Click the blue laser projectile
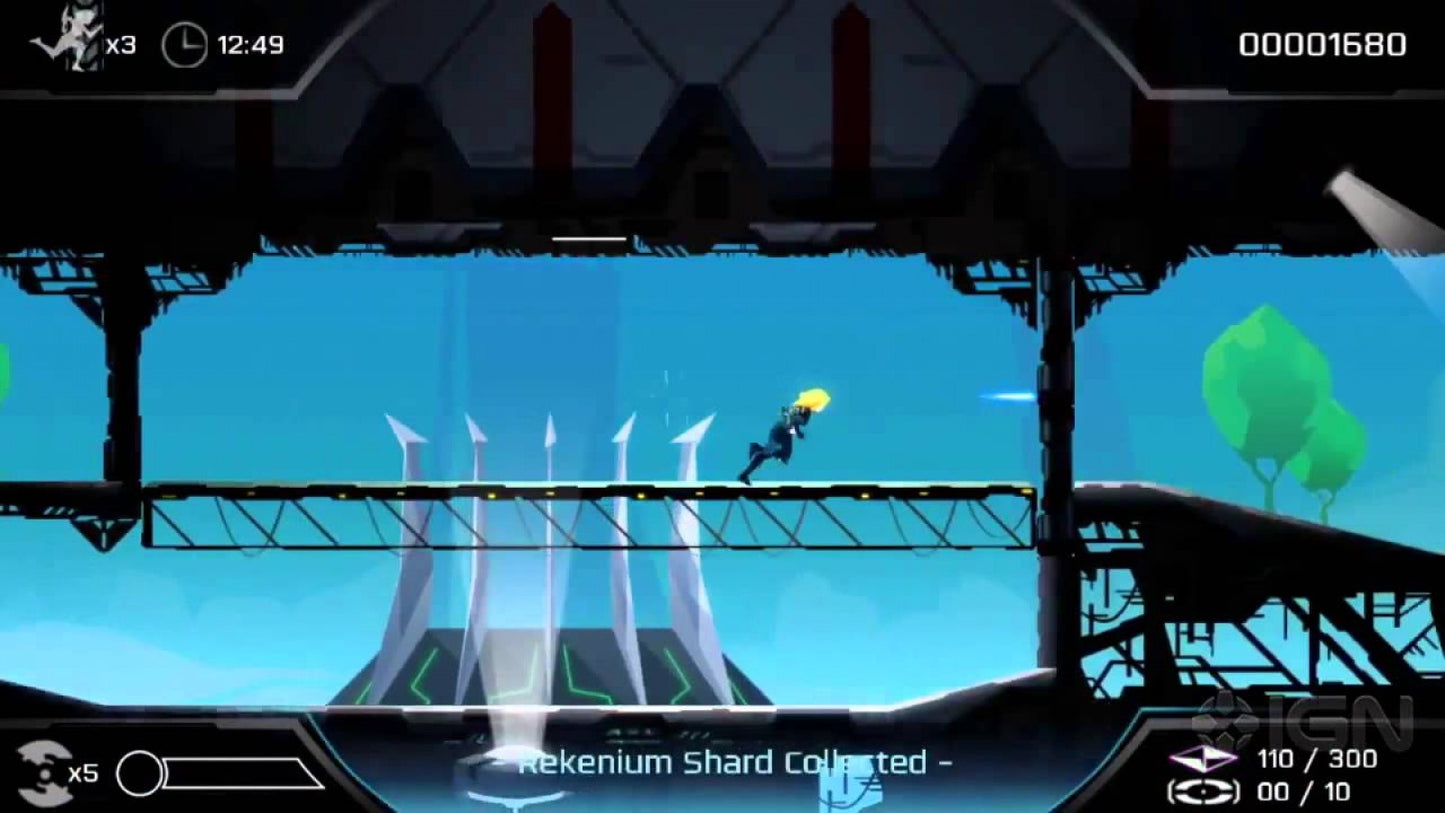This screenshot has height=813, width=1445. point(1003,396)
